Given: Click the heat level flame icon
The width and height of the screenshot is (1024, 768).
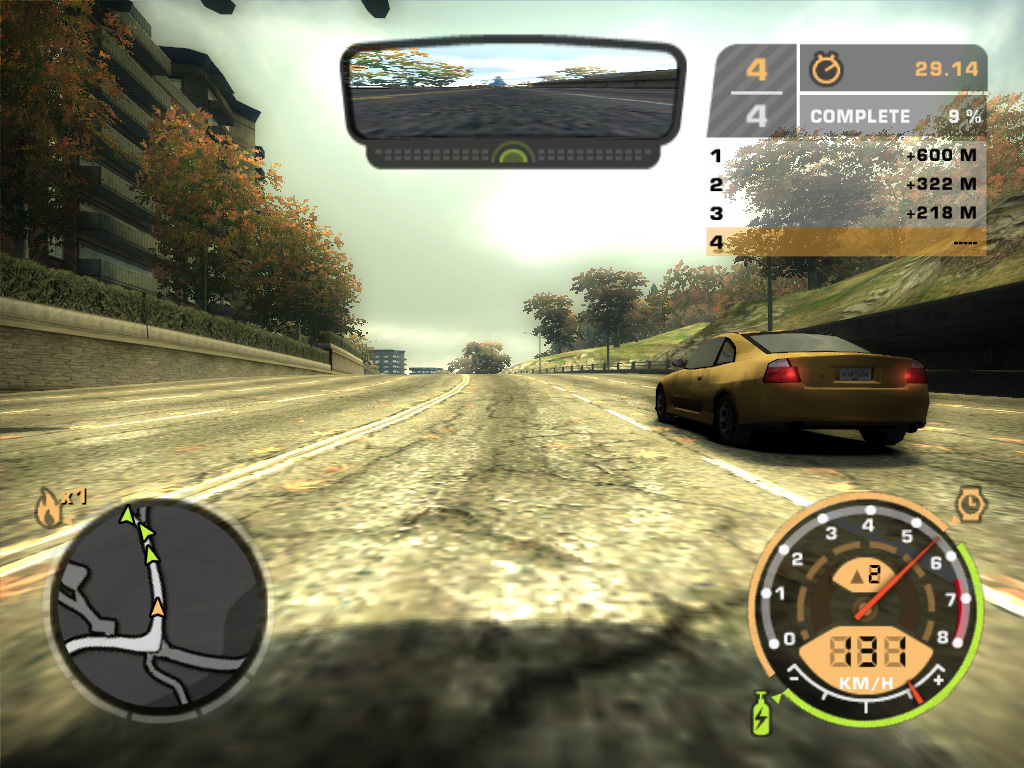Looking at the screenshot, I should (48, 509).
